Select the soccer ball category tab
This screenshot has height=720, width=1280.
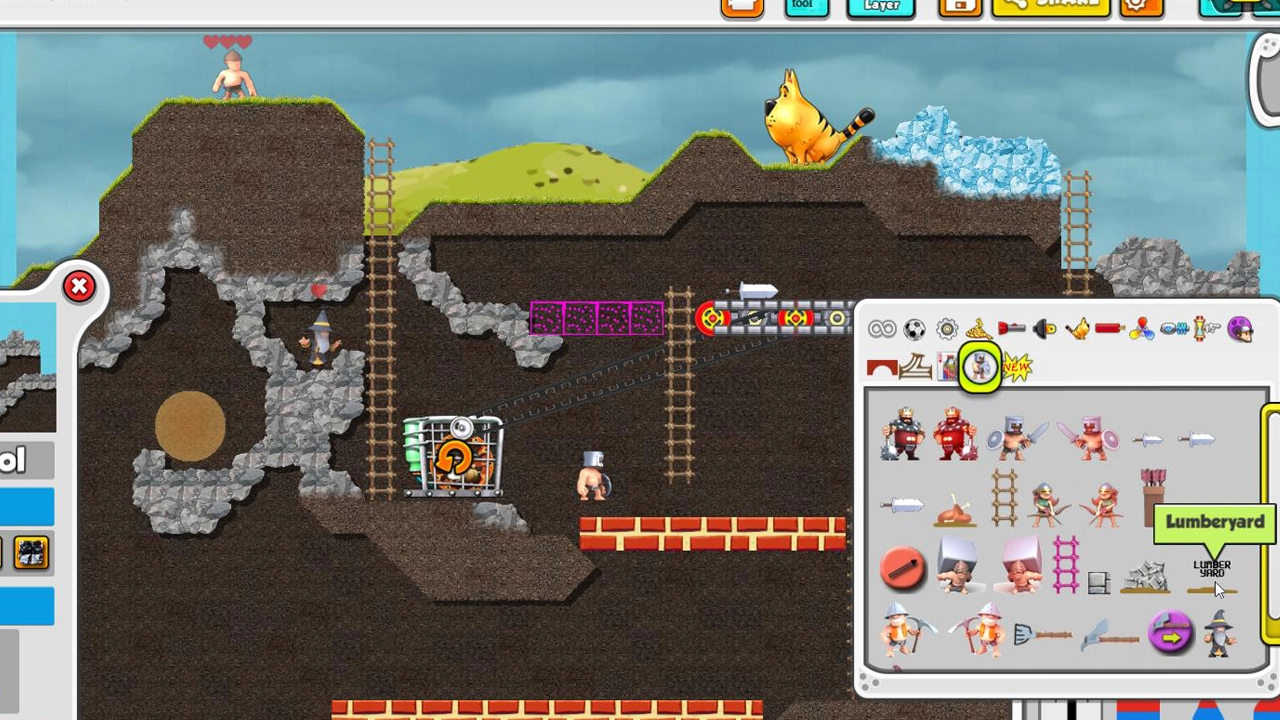pos(914,329)
